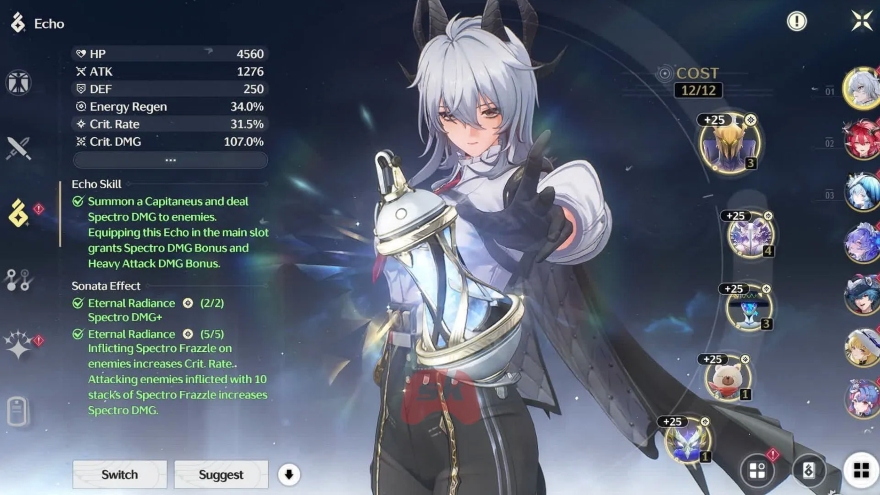Click the white grid button in the corner

coord(860,470)
